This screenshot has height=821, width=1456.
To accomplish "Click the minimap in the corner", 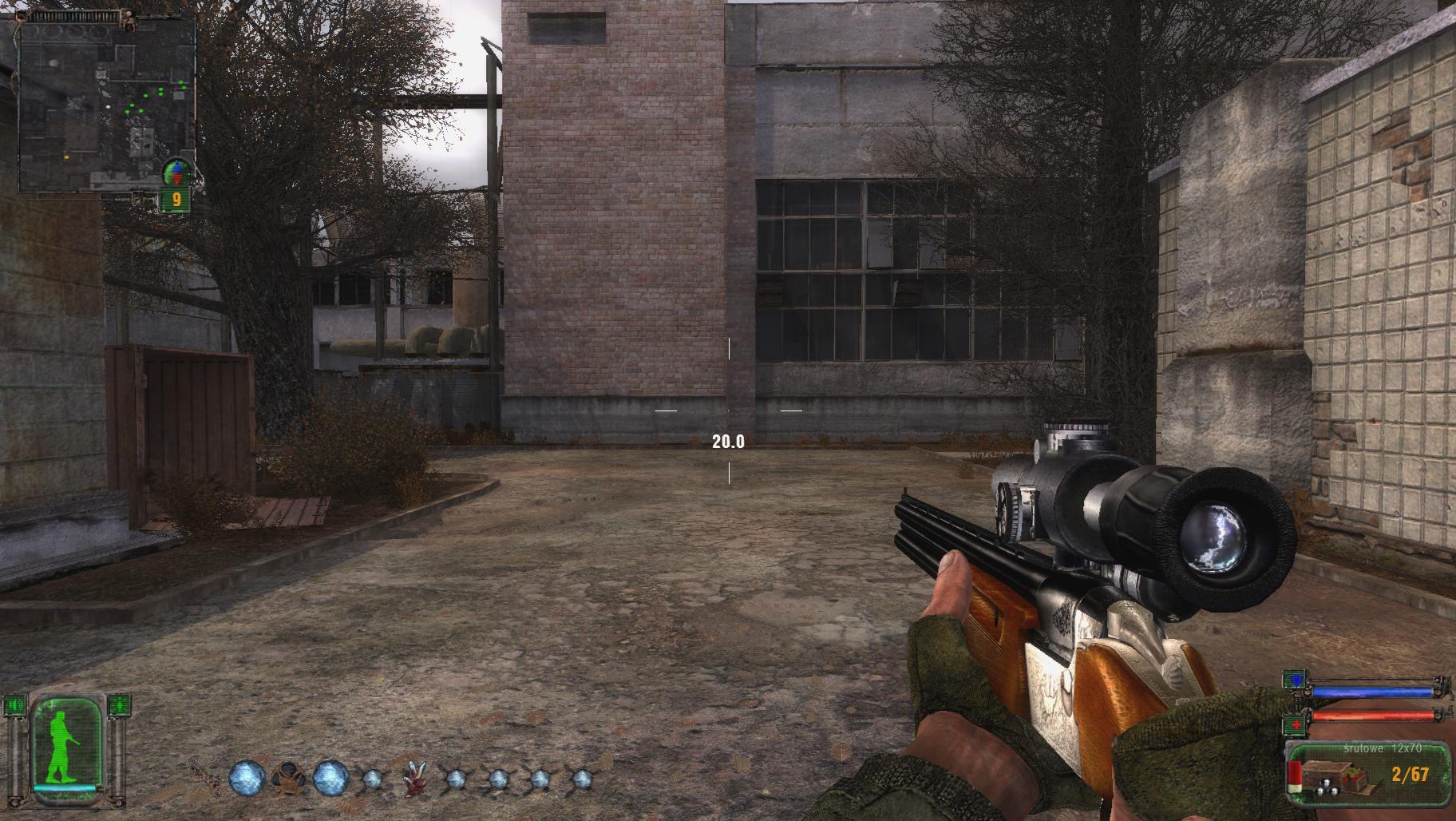I will point(107,104).
